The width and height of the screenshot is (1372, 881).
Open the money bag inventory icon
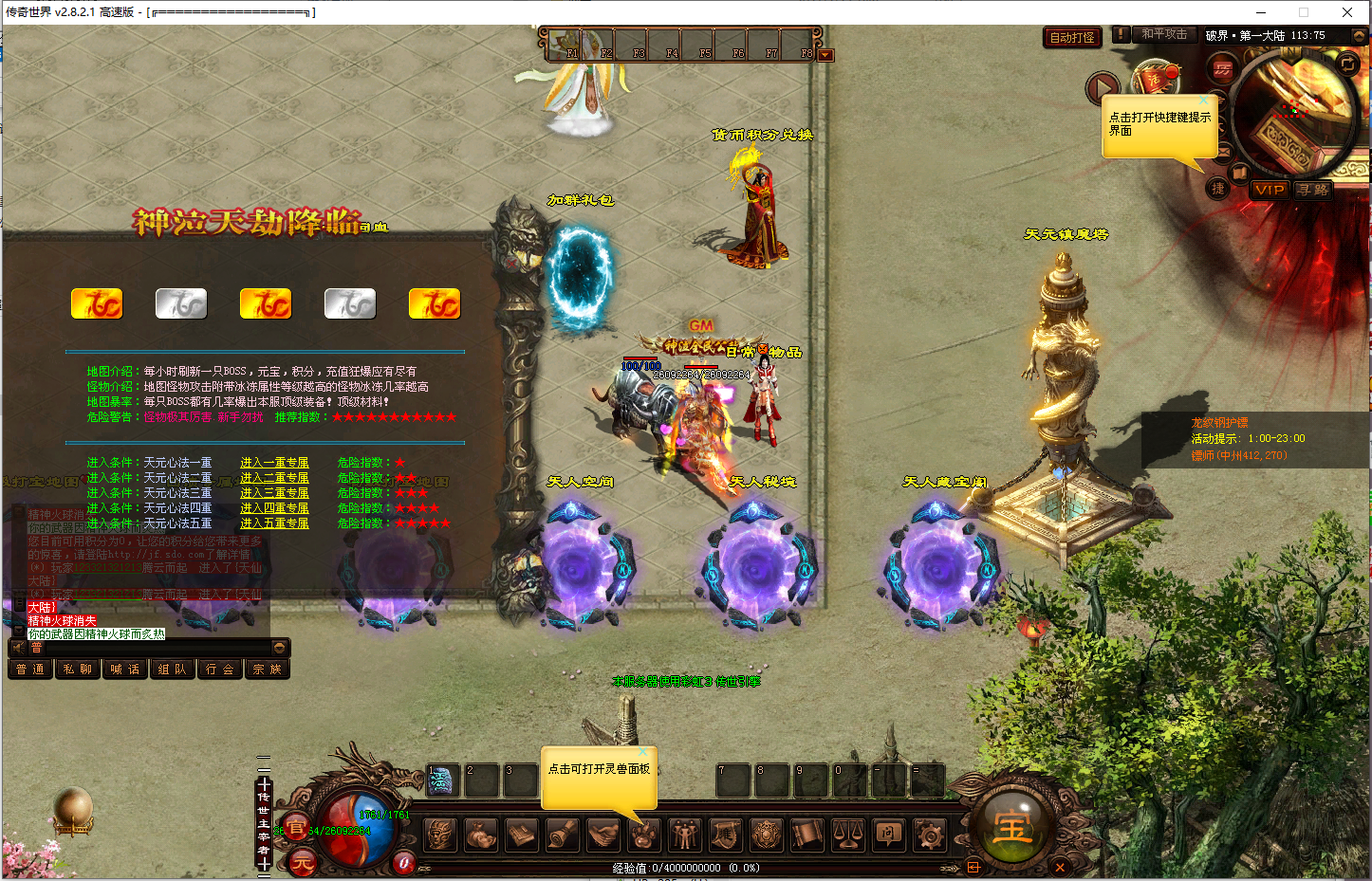[481, 835]
